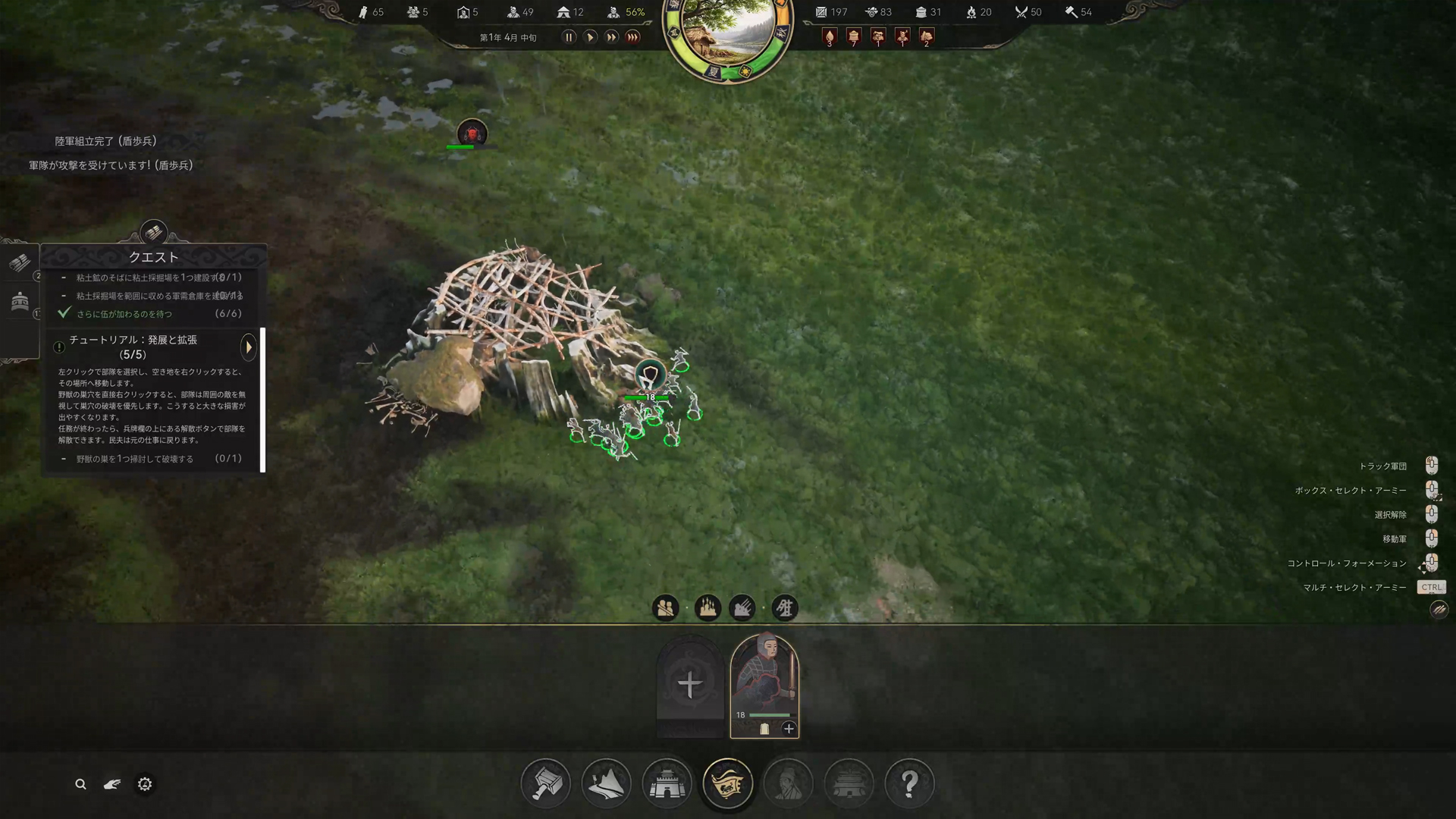
Task: Click the season wheel landscape portrait
Action: point(727,34)
